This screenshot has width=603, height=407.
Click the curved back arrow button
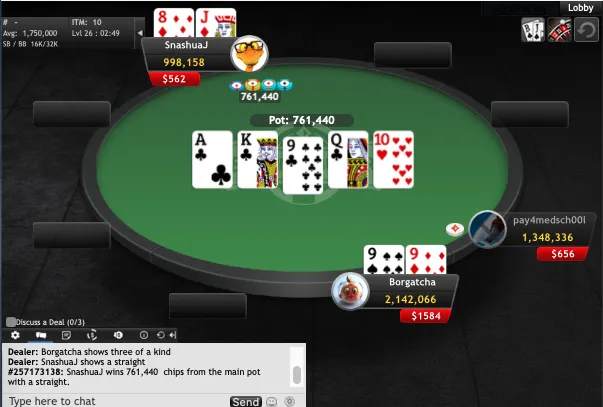tap(588, 31)
